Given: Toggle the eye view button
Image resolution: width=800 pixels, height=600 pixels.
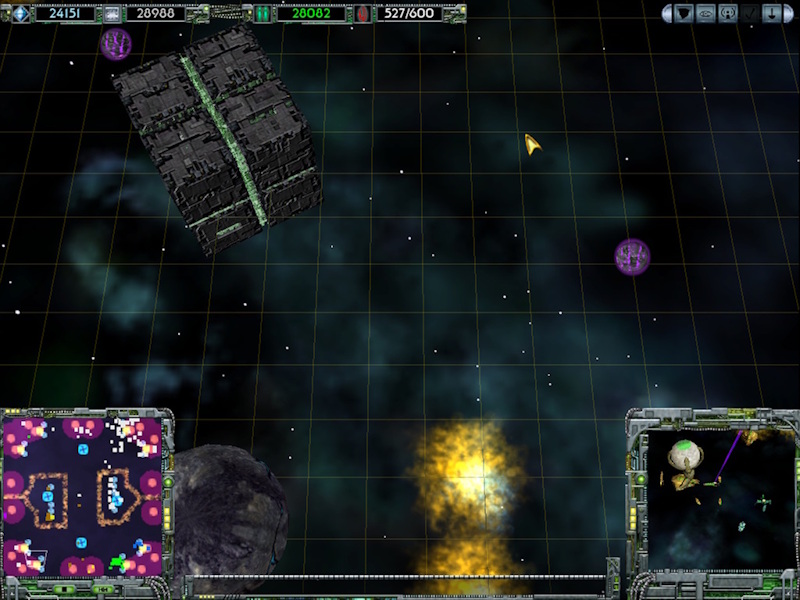Looking at the screenshot, I should (x=706, y=14).
